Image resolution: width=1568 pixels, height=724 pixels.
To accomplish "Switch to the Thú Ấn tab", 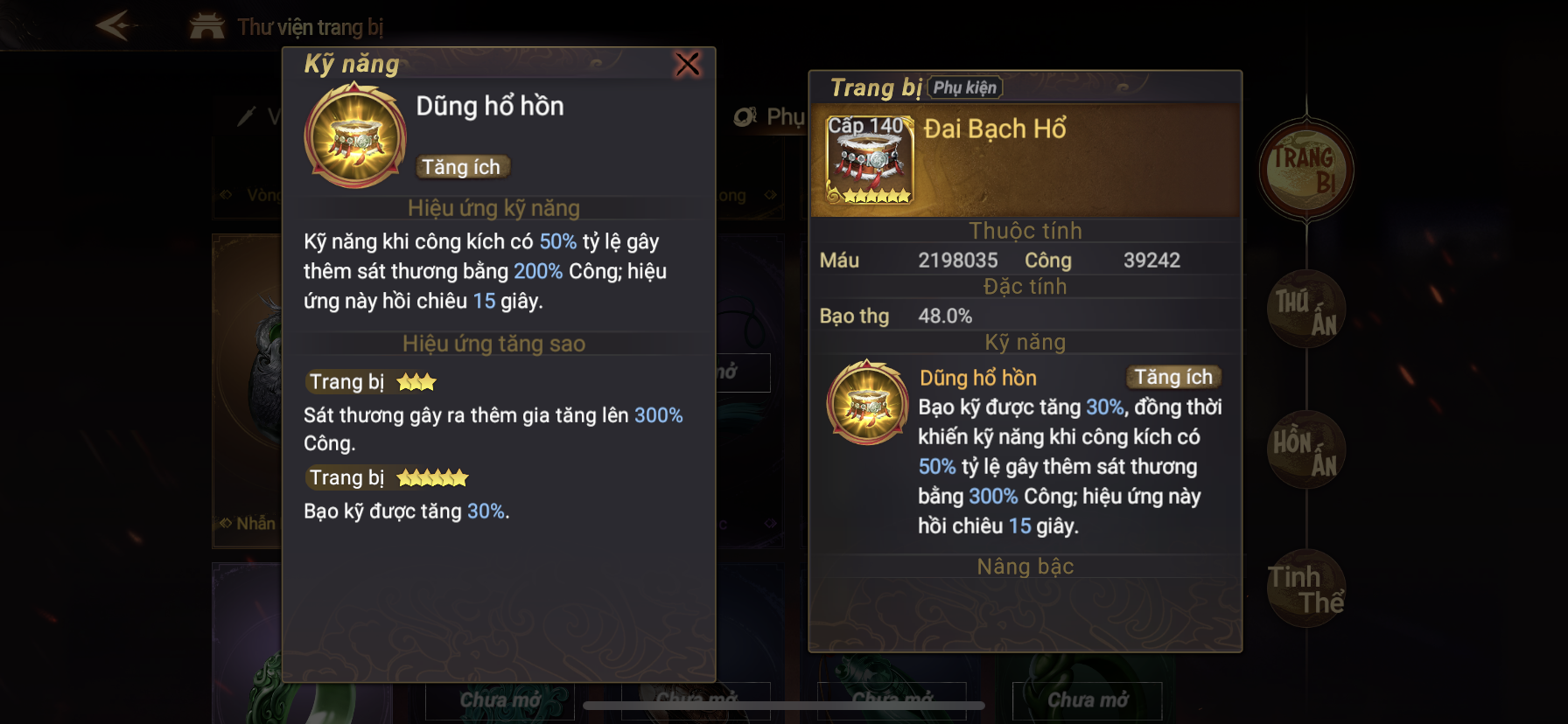I will tap(1305, 310).
